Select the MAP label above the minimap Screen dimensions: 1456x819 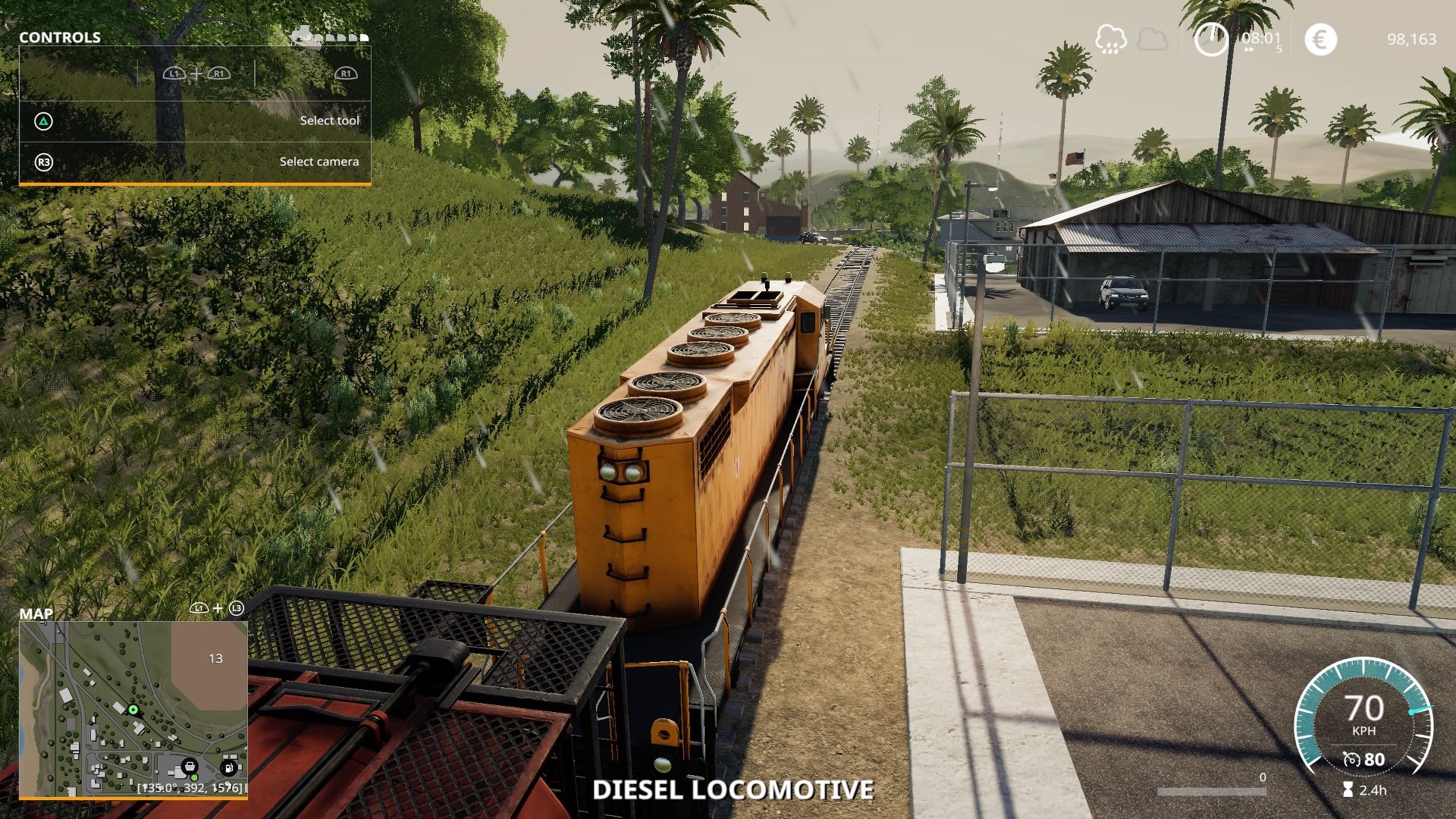tap(35, 613)
